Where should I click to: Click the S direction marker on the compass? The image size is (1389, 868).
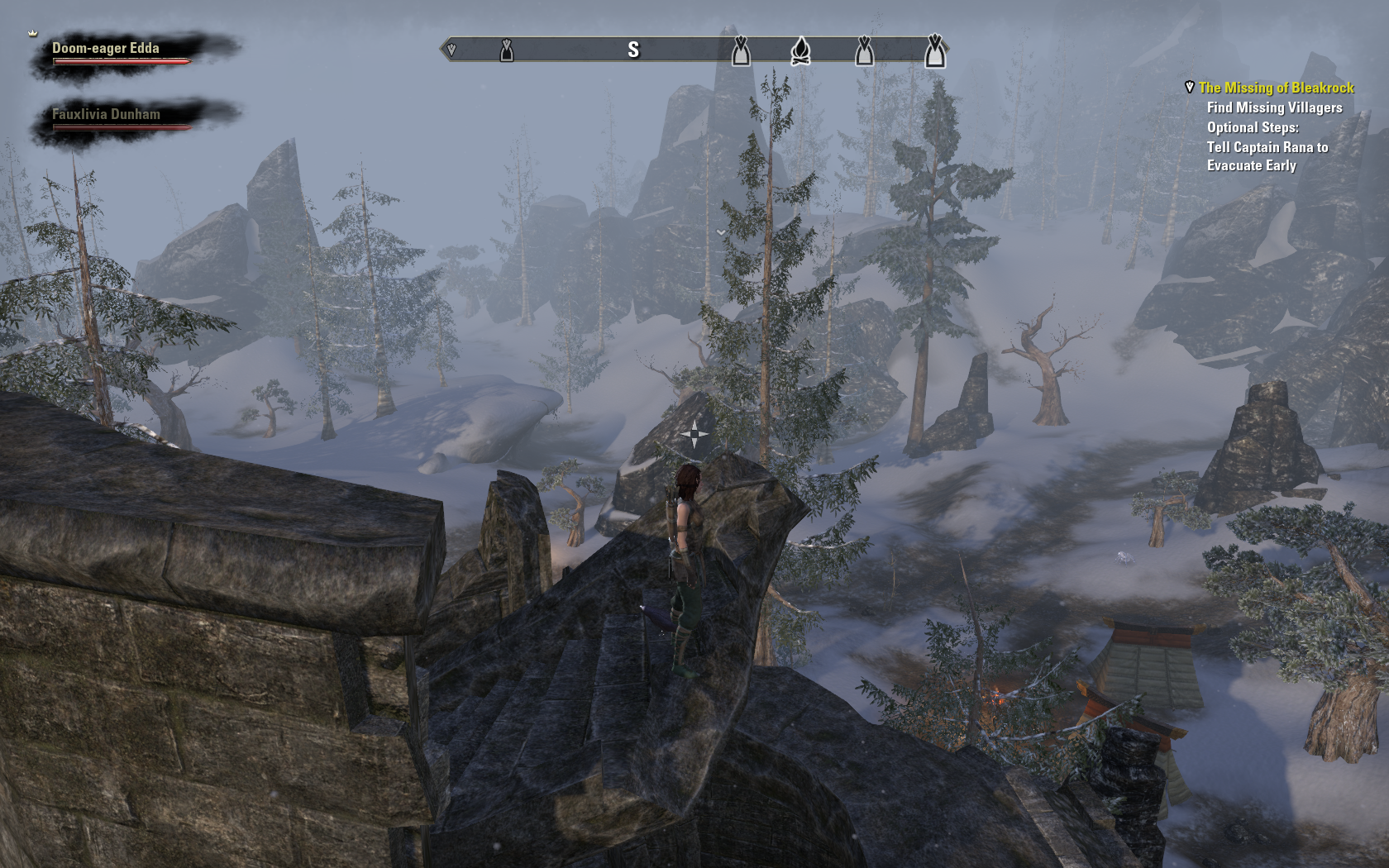coord(633,50)
